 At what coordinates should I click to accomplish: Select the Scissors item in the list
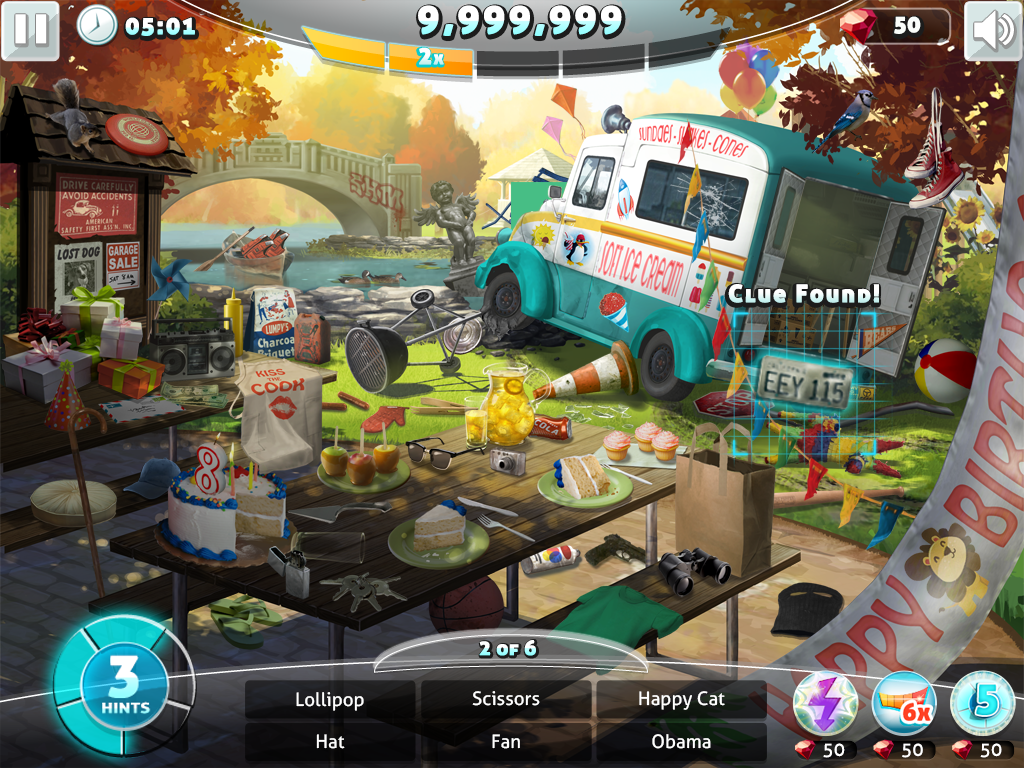[x=506, y=699]
